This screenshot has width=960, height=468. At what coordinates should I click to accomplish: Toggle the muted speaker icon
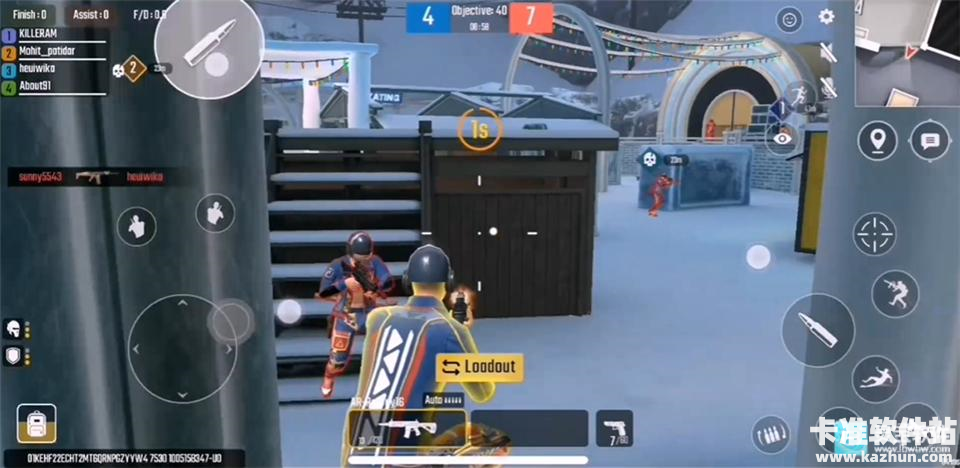[x=828, y=52]
